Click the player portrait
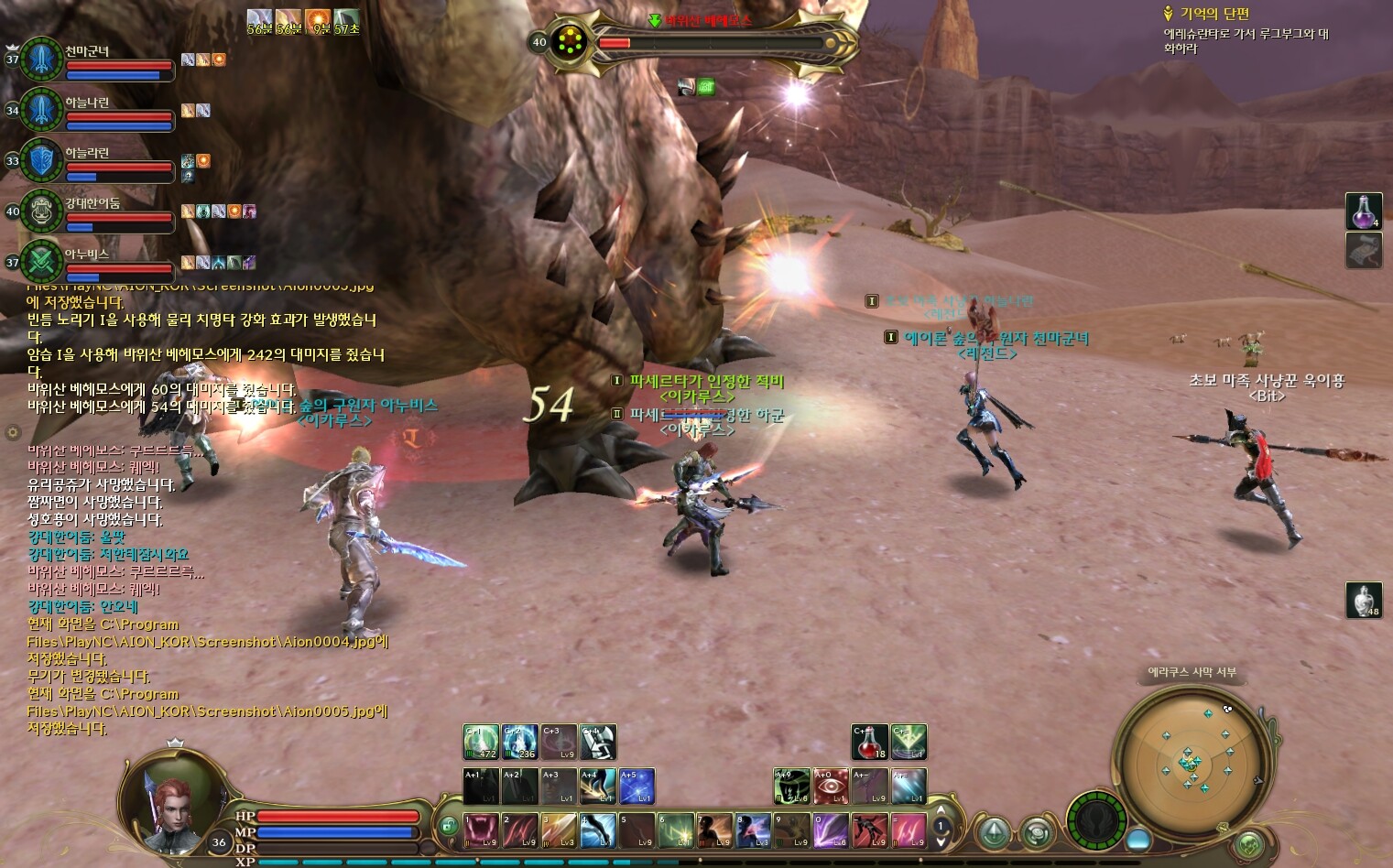 [x=174, y=804]
